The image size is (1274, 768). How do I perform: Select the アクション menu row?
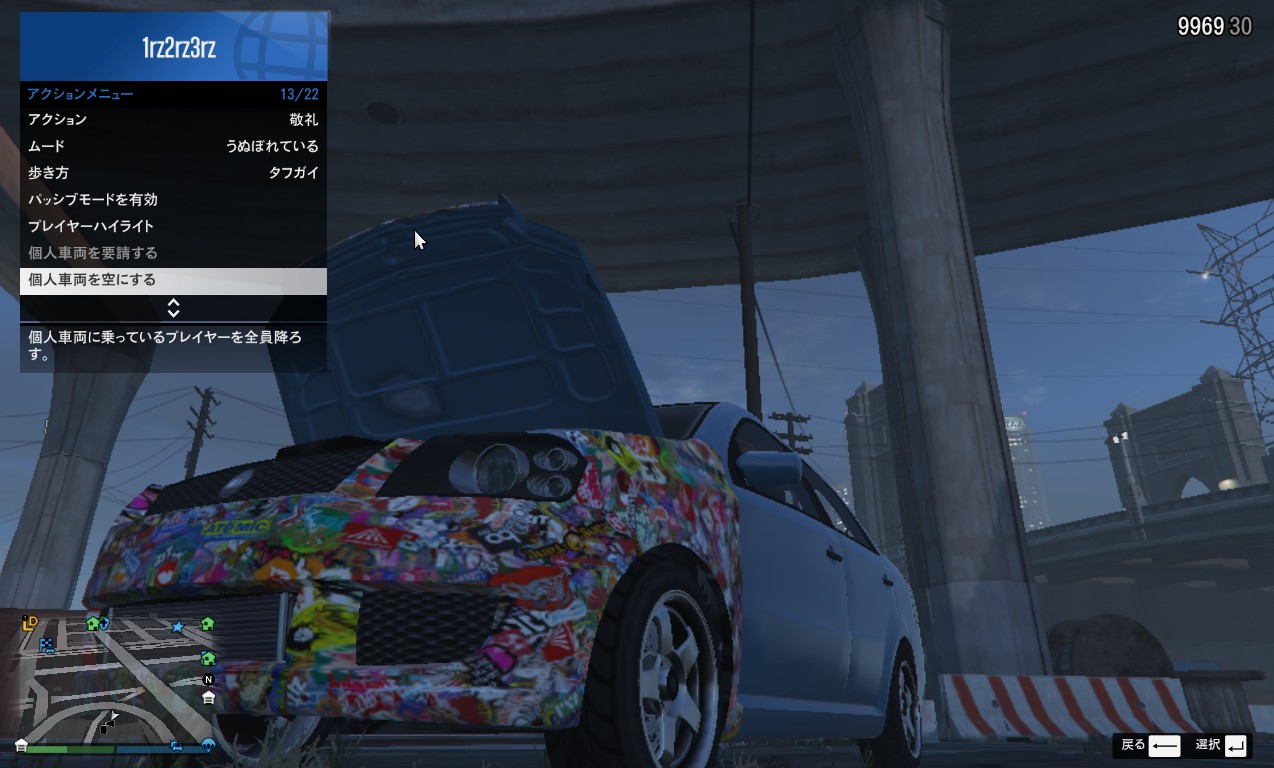[x=173, y=120]
